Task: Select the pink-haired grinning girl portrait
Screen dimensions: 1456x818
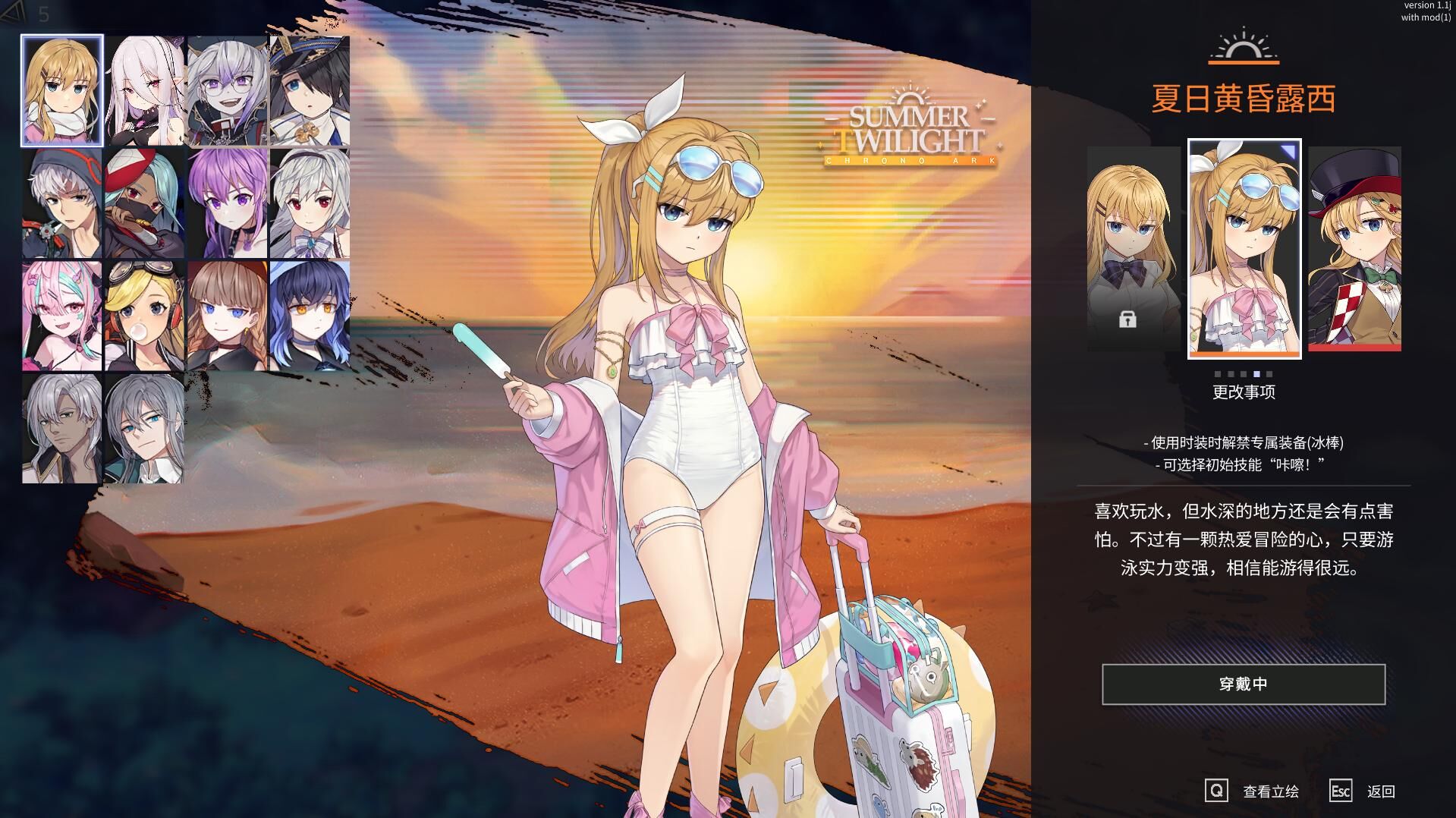Action: click(x=61, y=316)
